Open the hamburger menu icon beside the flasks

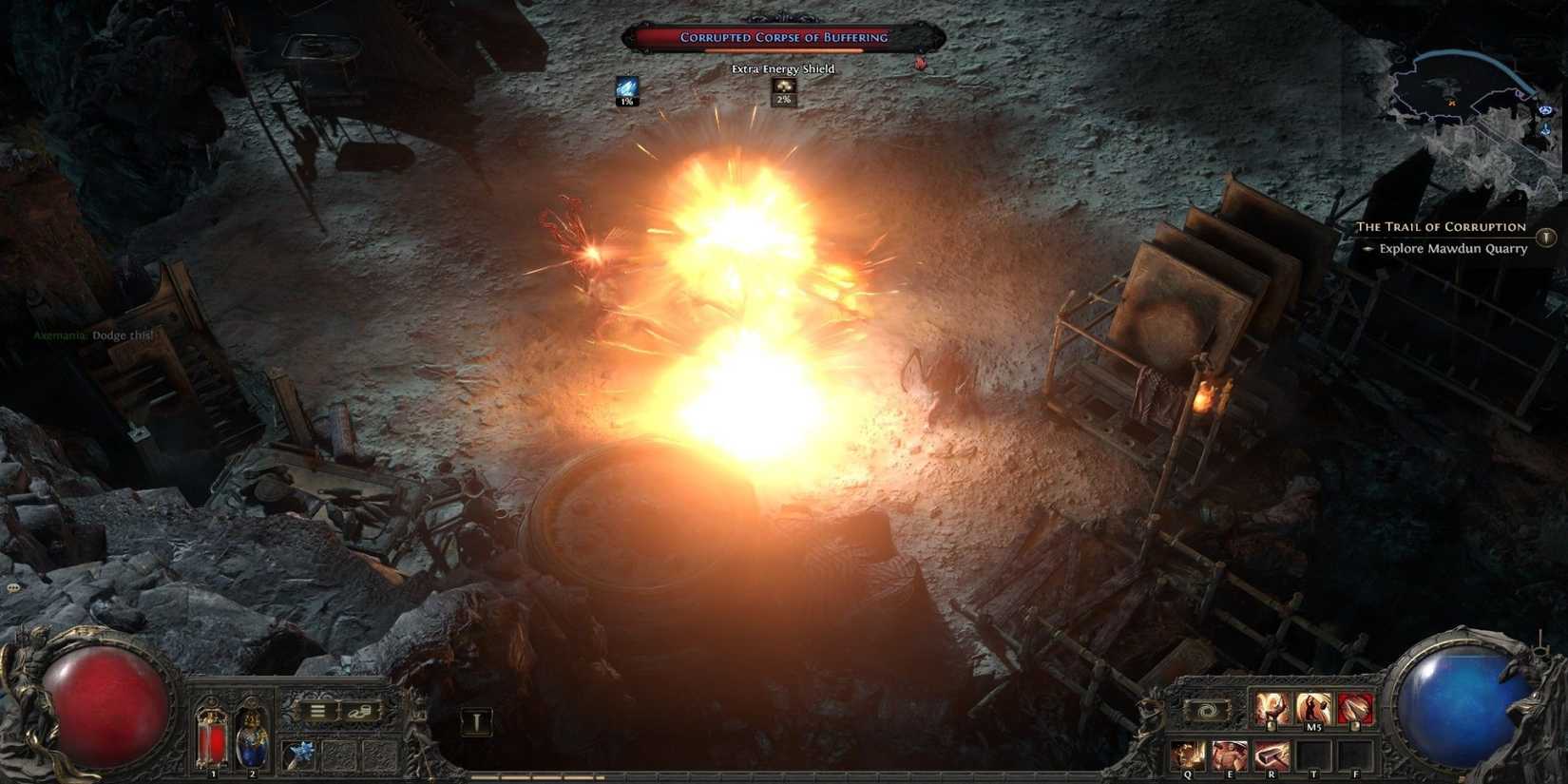(317, 711)
